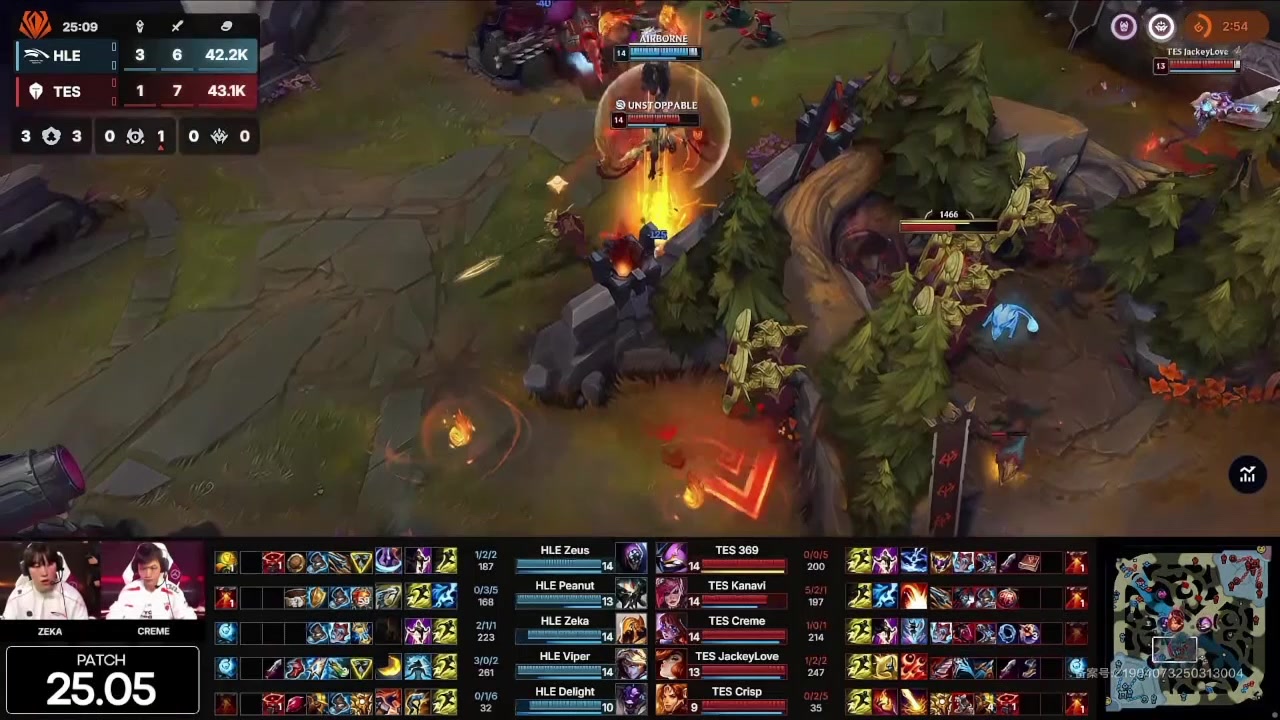The width and height of the screenshot is (1280, 720).
Task: Click the tournament logo beside game clock
Action: coord(35,25)
